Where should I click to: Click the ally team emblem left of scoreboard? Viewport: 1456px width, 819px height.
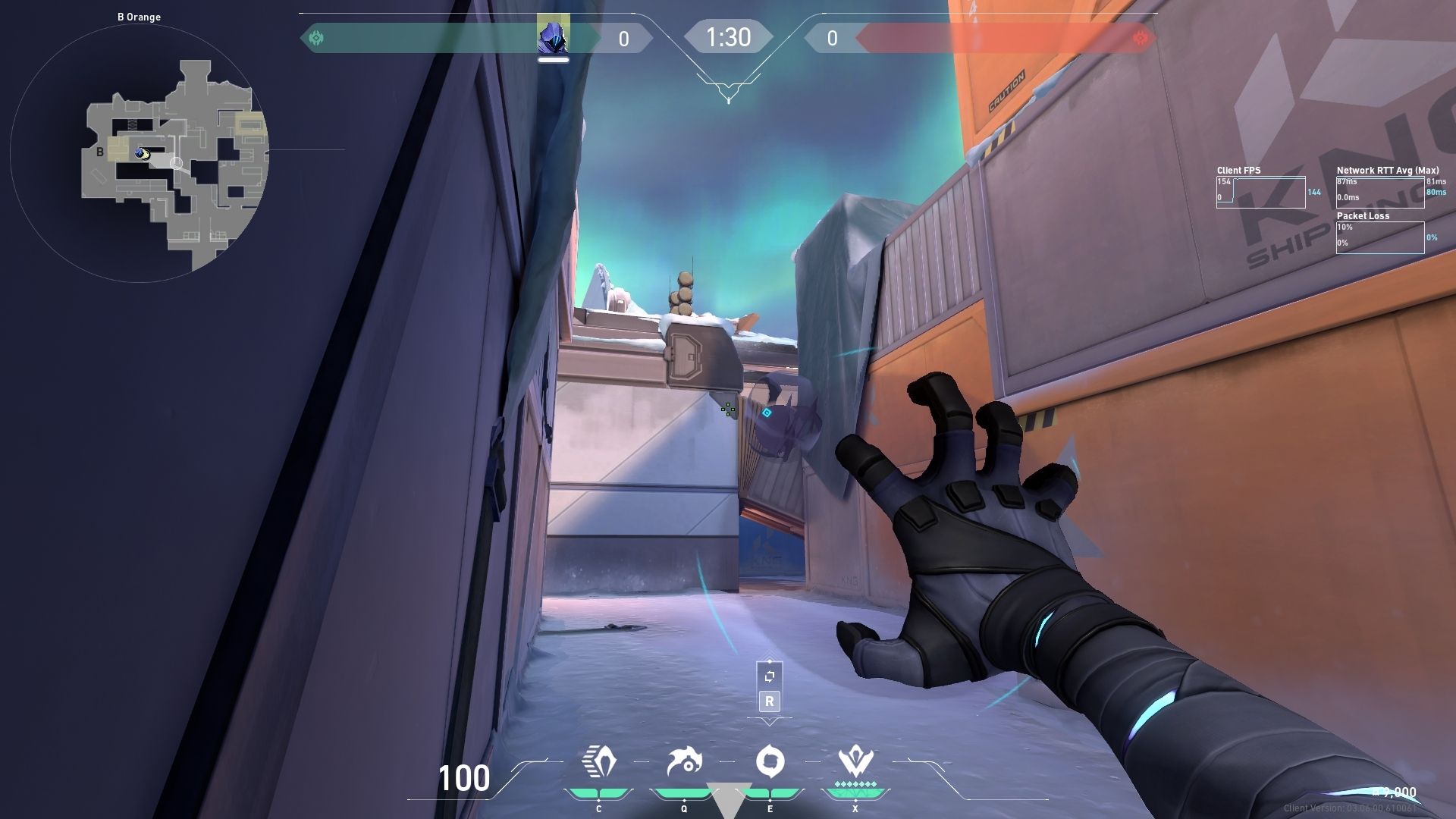click(318, 36)
